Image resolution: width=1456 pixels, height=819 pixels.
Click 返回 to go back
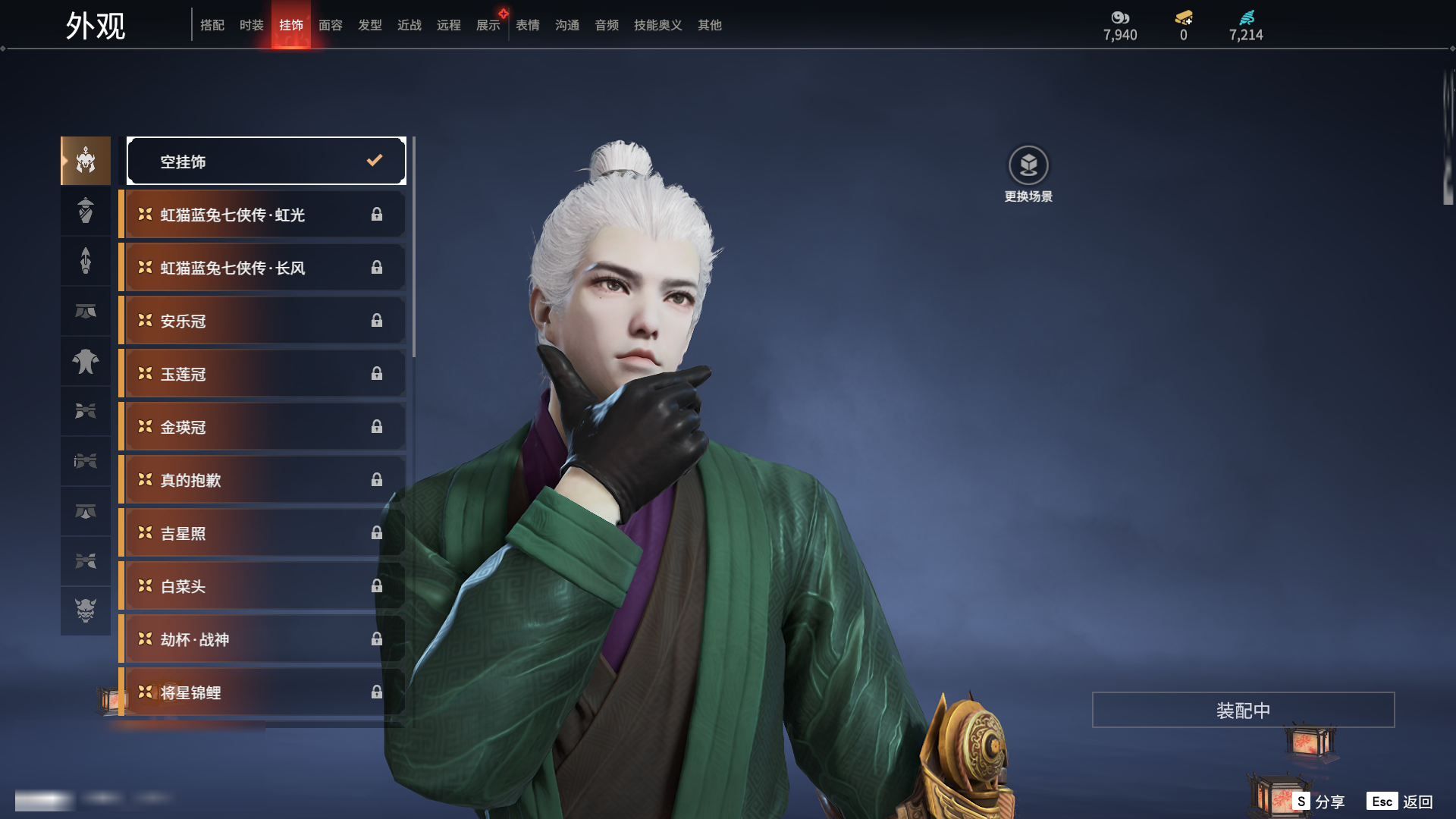click(x=1400, y=802)
